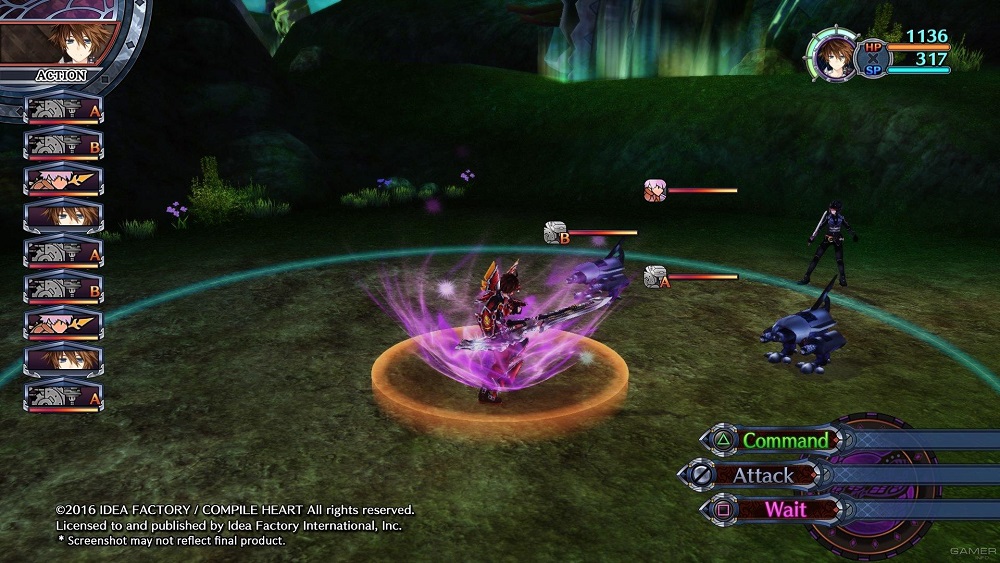The width and height of the screenshot is (1000, 563).
Task: Open the Command menu
Action: 784,440
